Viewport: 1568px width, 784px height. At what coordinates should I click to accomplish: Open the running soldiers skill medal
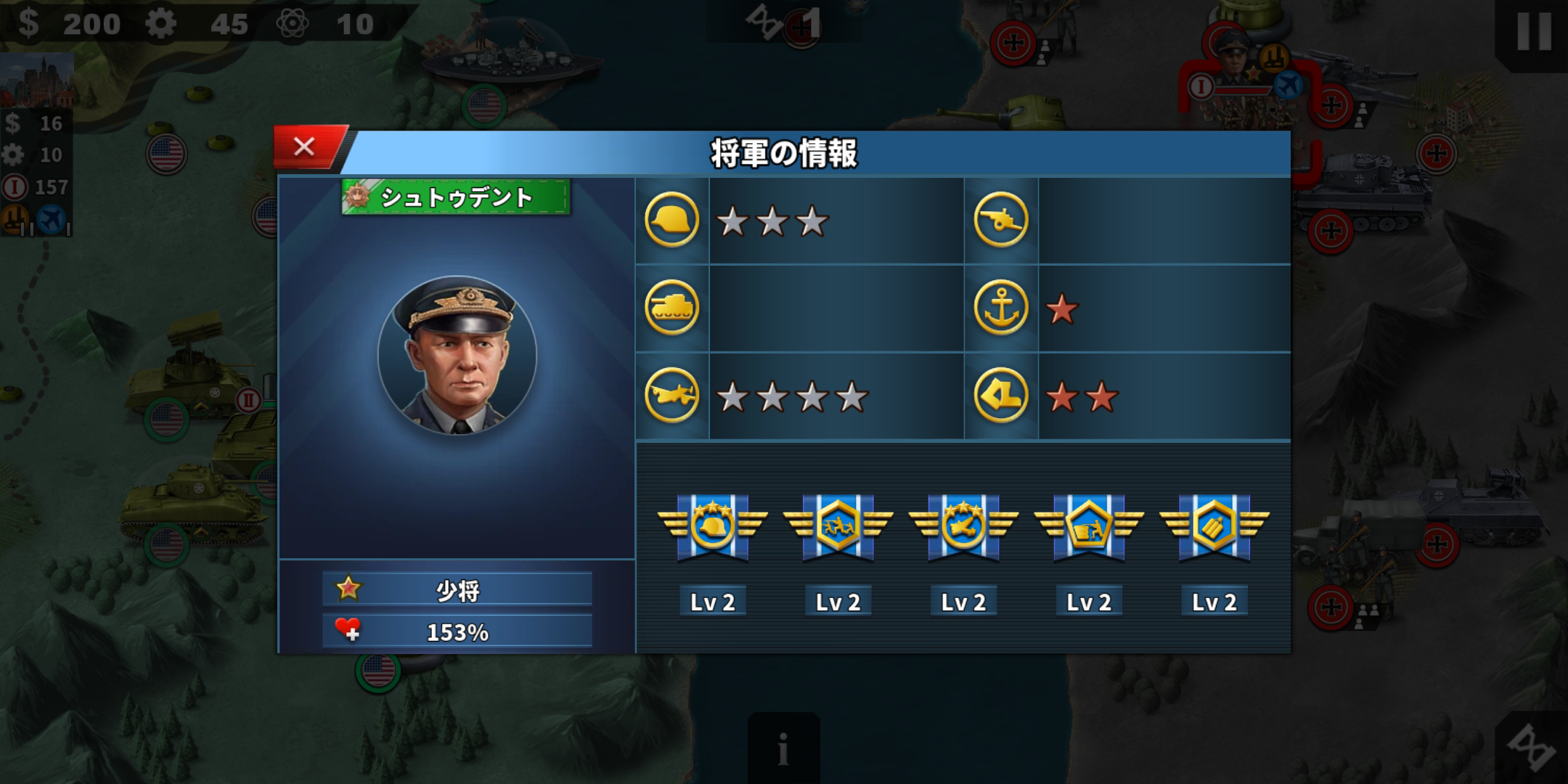coord(838,526)
